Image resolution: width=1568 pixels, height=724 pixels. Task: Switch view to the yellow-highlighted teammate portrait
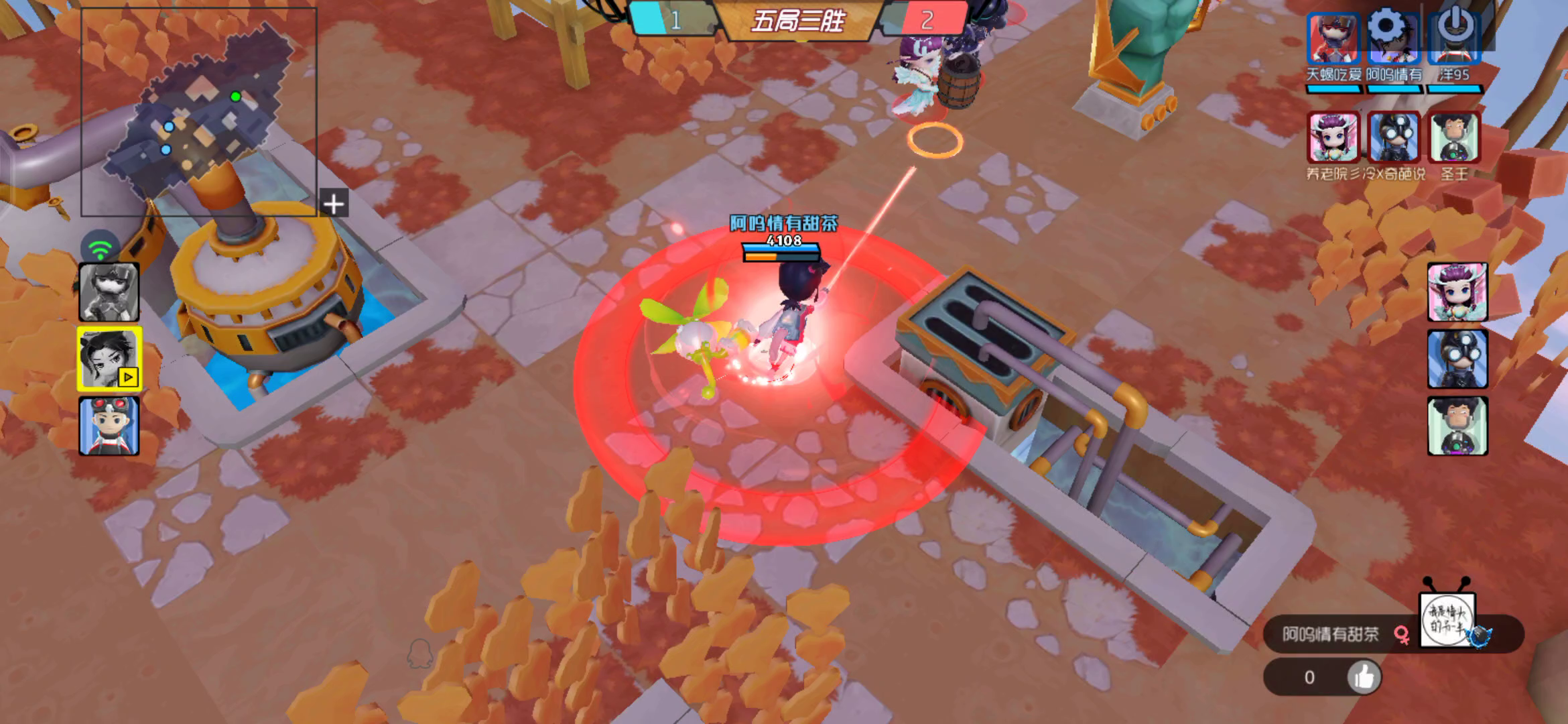coord(109,359)
